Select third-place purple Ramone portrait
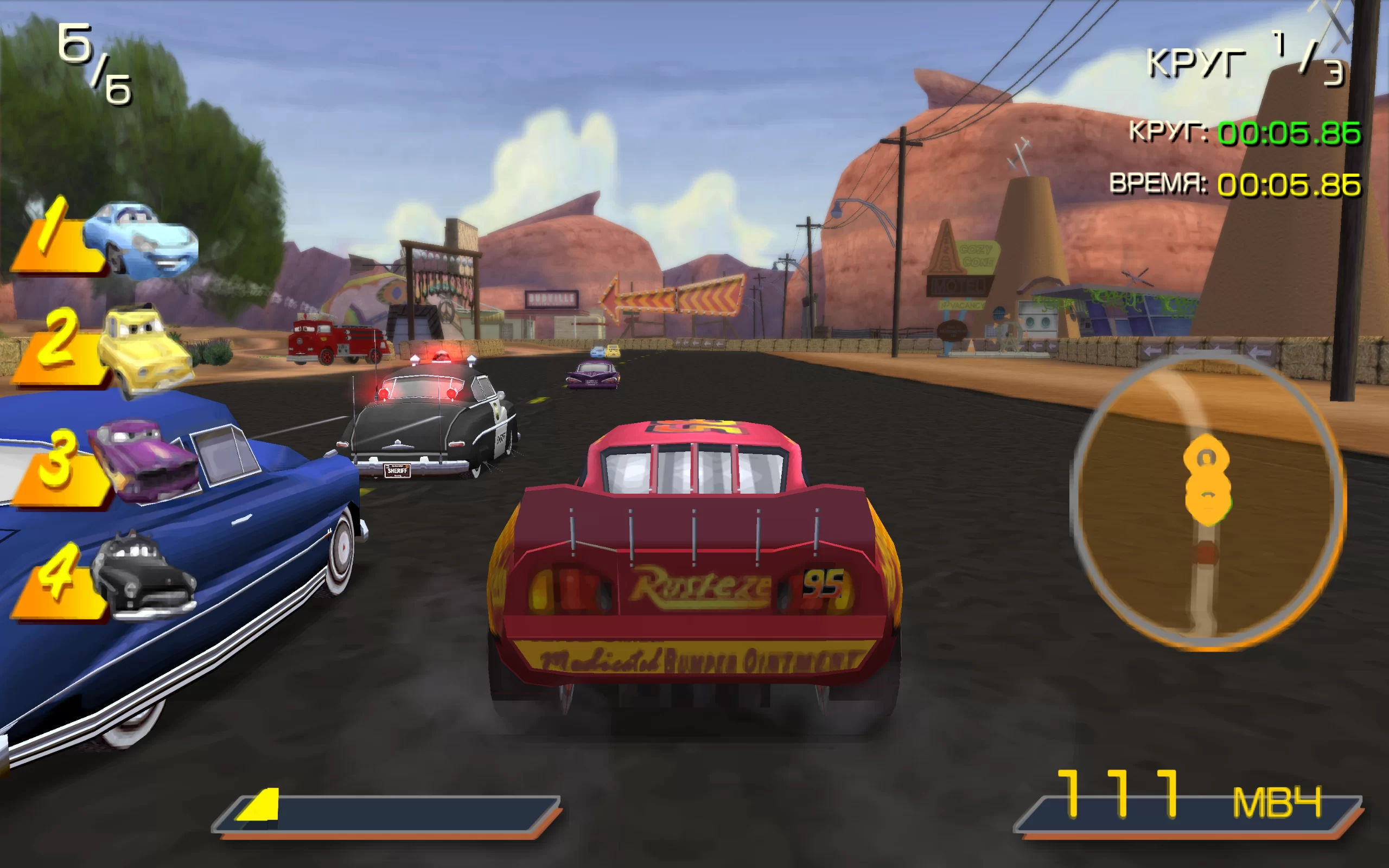Screen dimensions: 1389x868 coord(143,460)
